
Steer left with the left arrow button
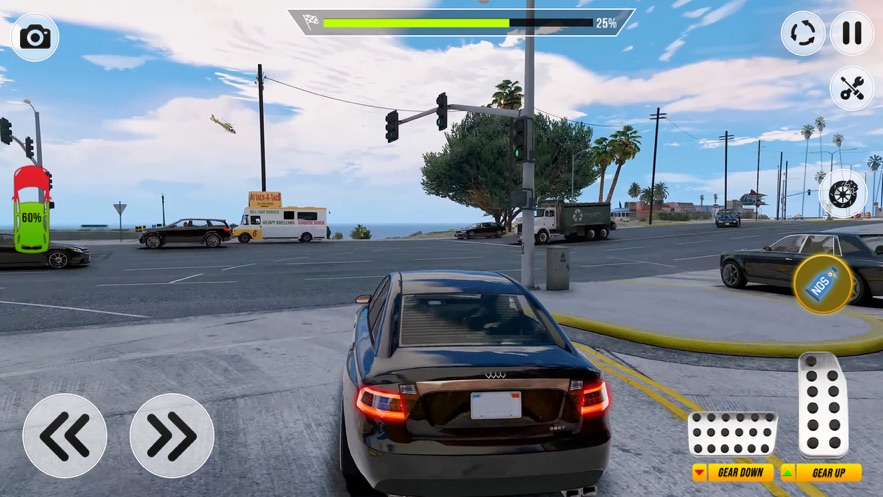pyautogui.click(x=65, y=435)
